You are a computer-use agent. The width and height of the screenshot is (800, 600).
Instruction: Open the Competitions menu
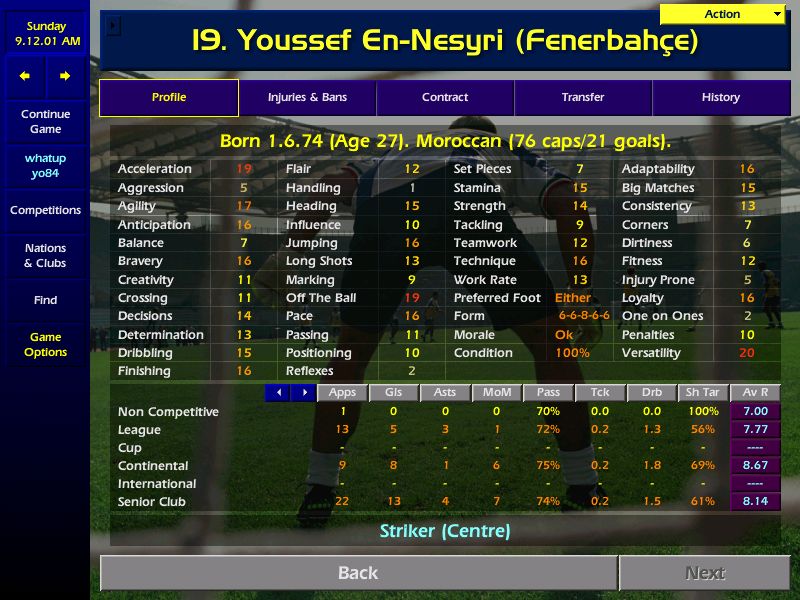tap(45, 211)
